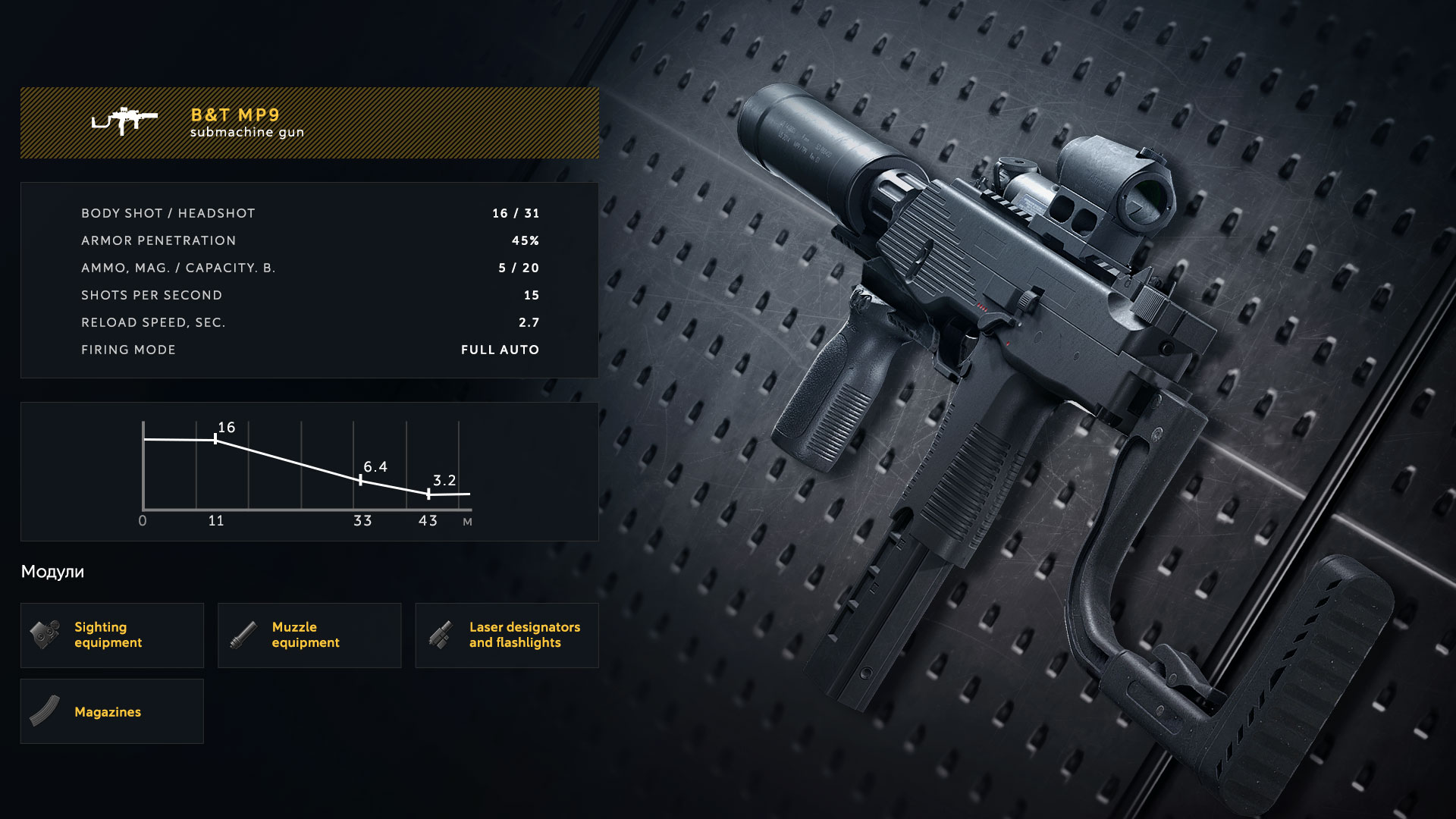The height and width of the screenshot is (819, 1456).
Task: Select the Muzzle equipment module
Action: tap(309, 635)
